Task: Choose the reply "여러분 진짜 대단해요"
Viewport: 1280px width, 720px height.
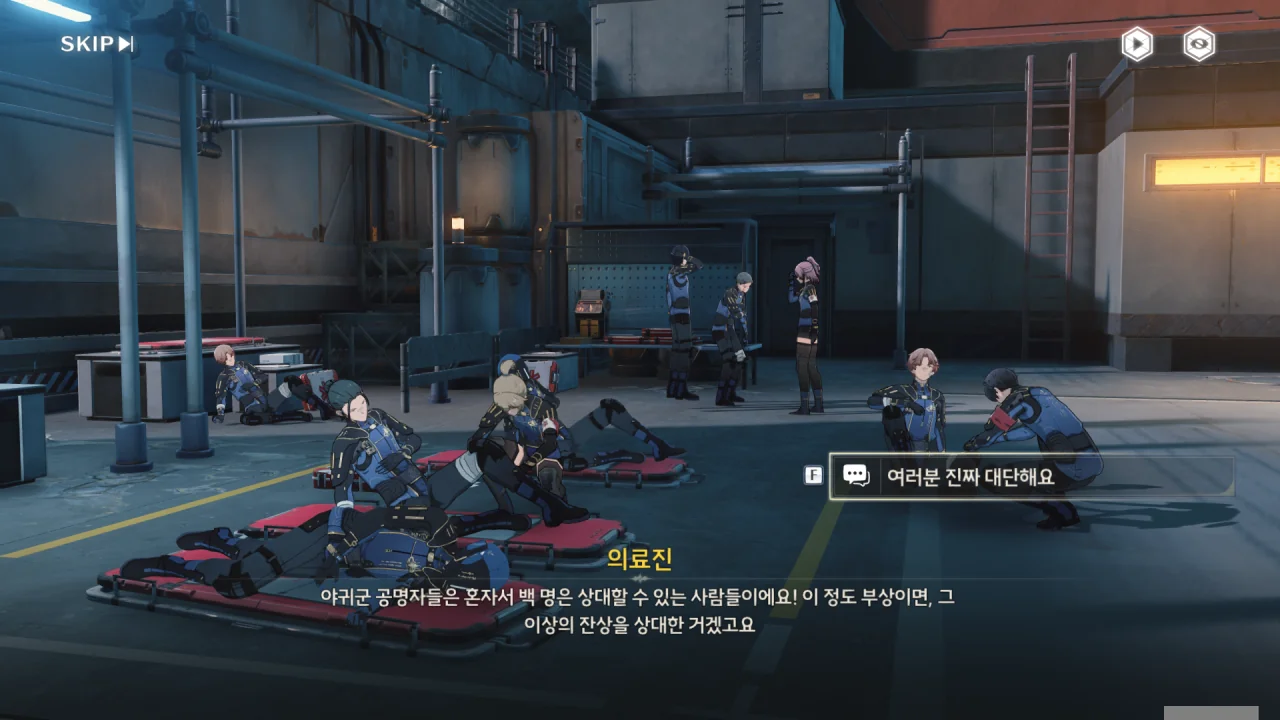Action: pos(1030,476)
